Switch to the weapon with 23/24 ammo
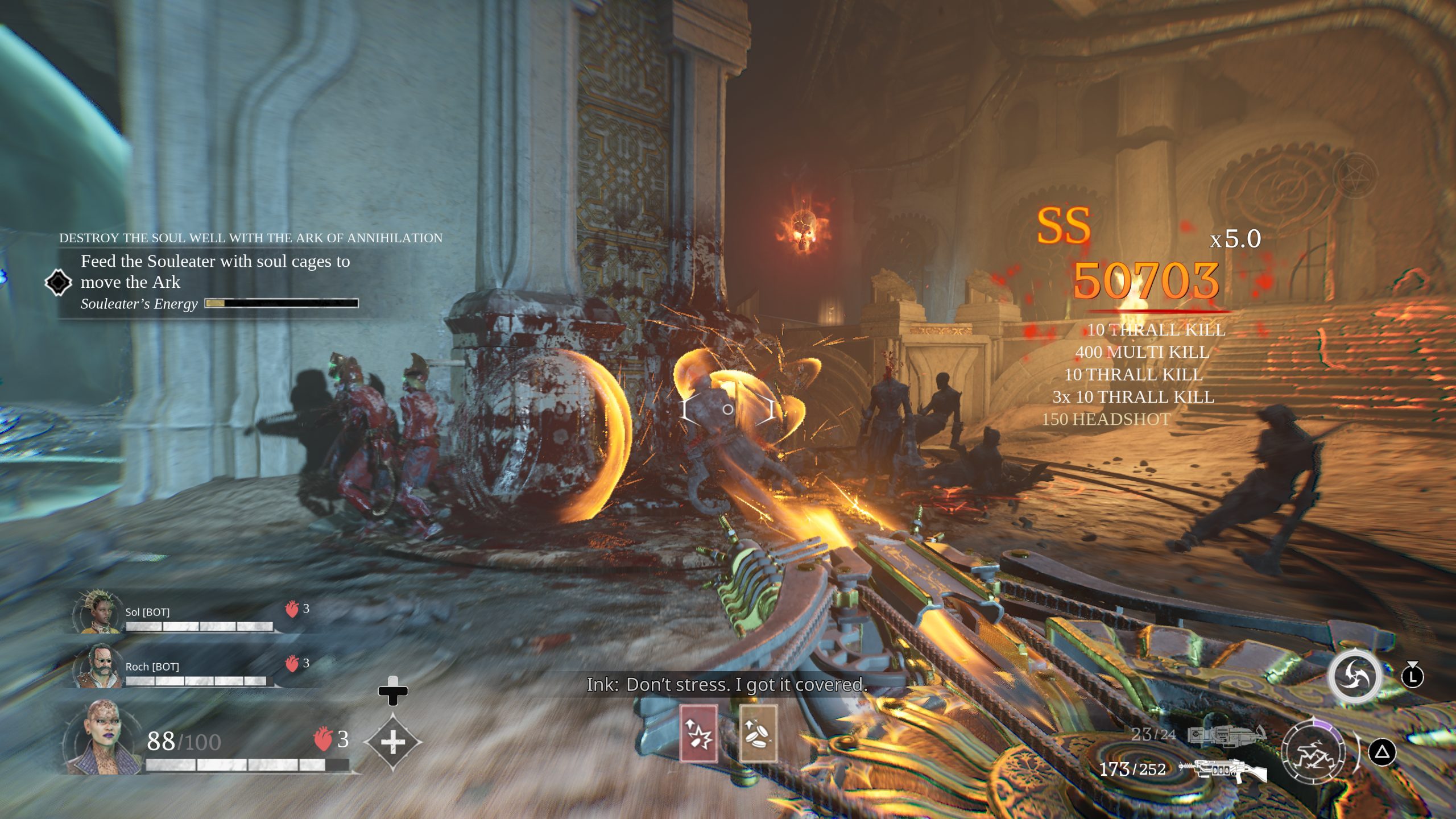 1226,735
